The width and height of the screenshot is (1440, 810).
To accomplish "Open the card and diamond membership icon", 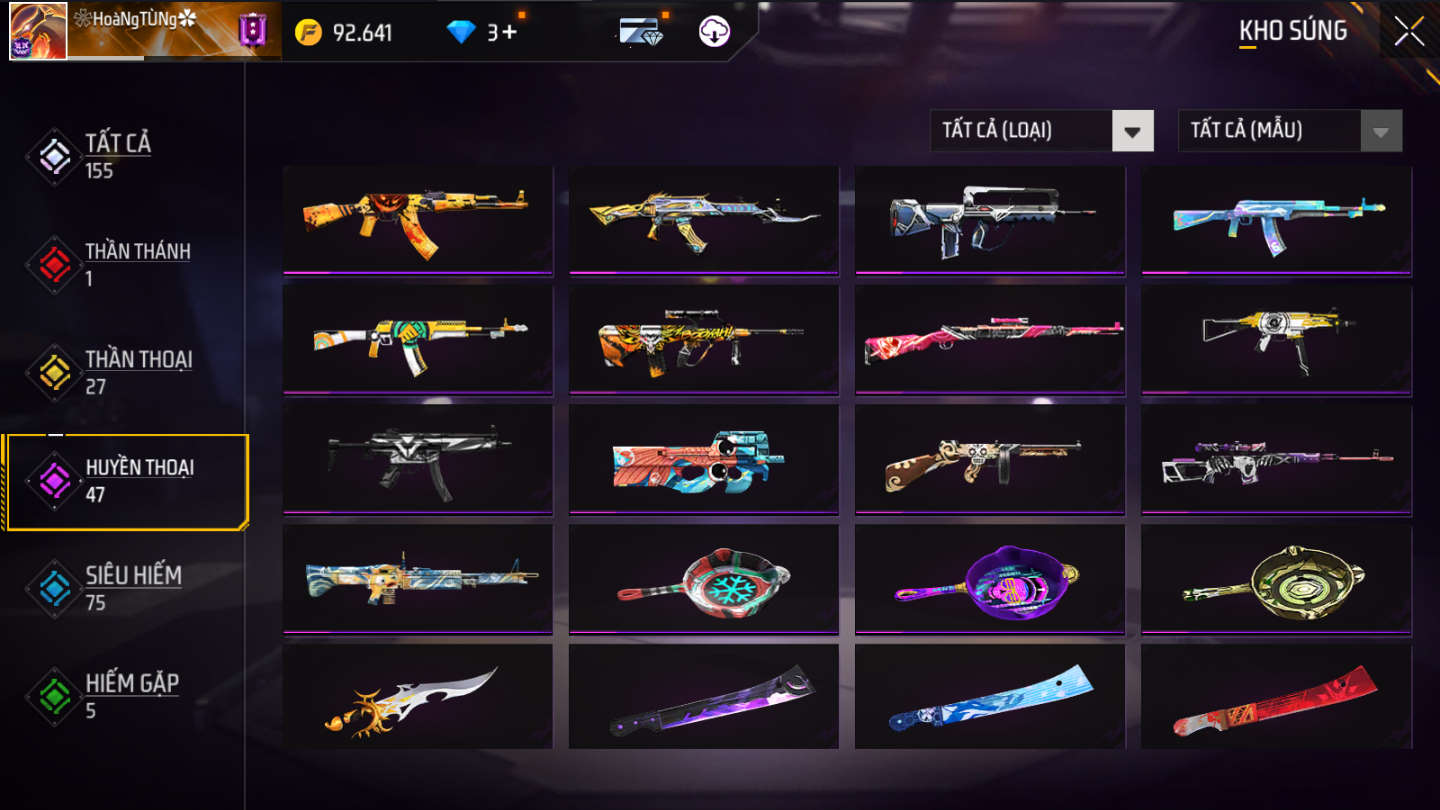I will coord(640,31).
